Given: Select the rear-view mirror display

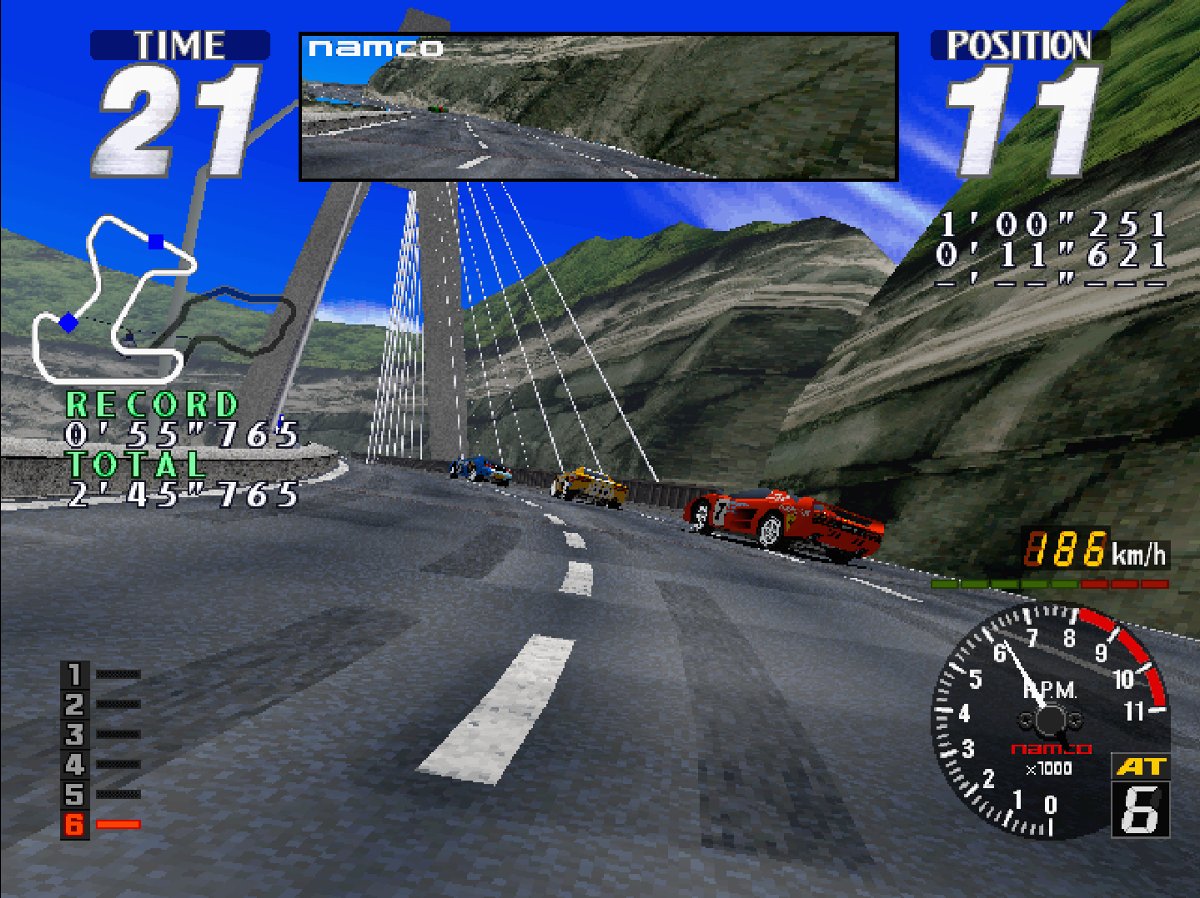Looking at the screenshot, I should tap(598, 107).
